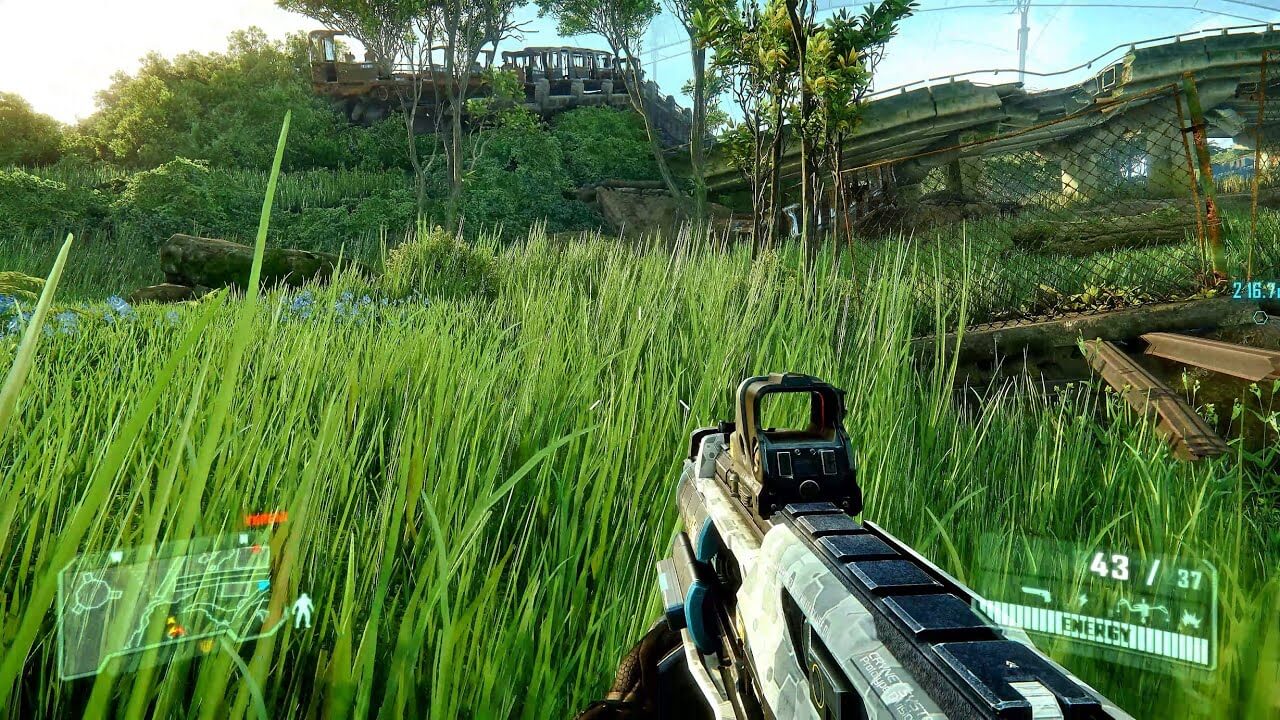Select the cyan diamond marker on the minimap
The height and width of the screenshot is (720, 1280).
click(263, 585)
